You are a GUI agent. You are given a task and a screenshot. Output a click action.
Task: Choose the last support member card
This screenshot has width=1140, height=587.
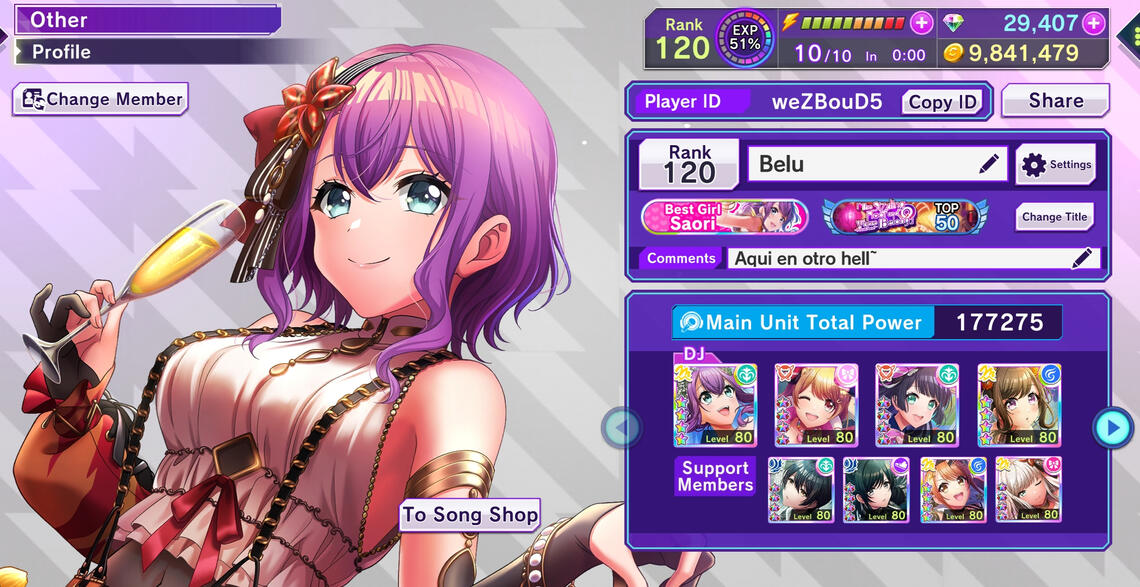pyautogui.click(x=1029, y=490)
